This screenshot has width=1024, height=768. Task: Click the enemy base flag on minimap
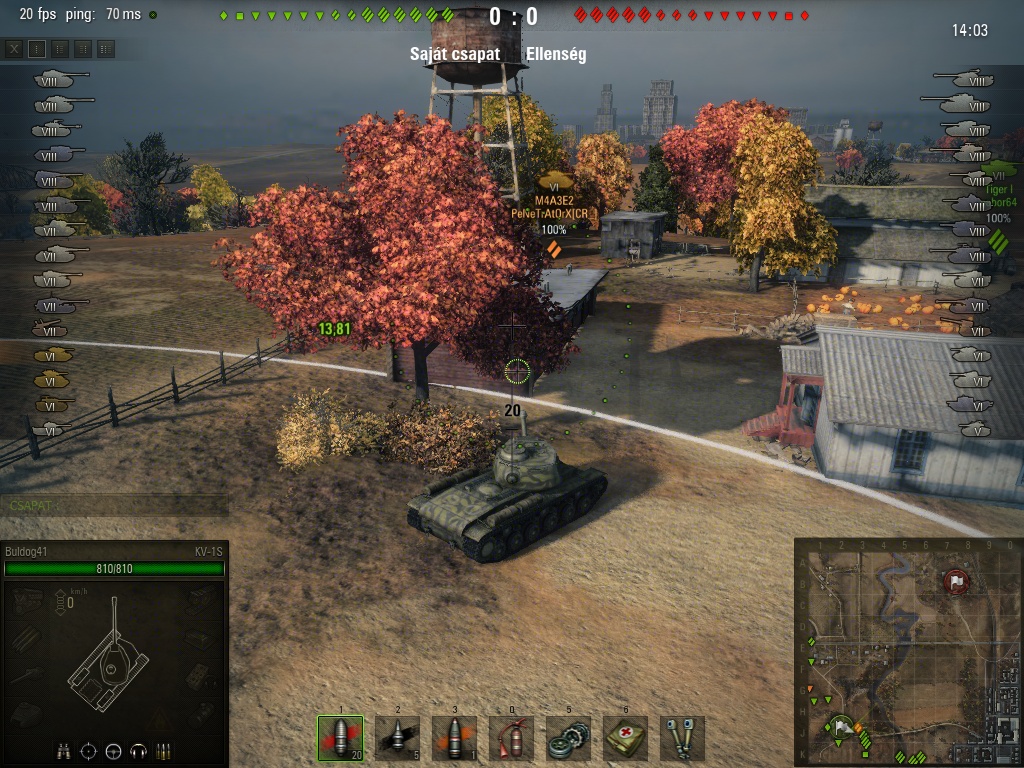point(956,580)
